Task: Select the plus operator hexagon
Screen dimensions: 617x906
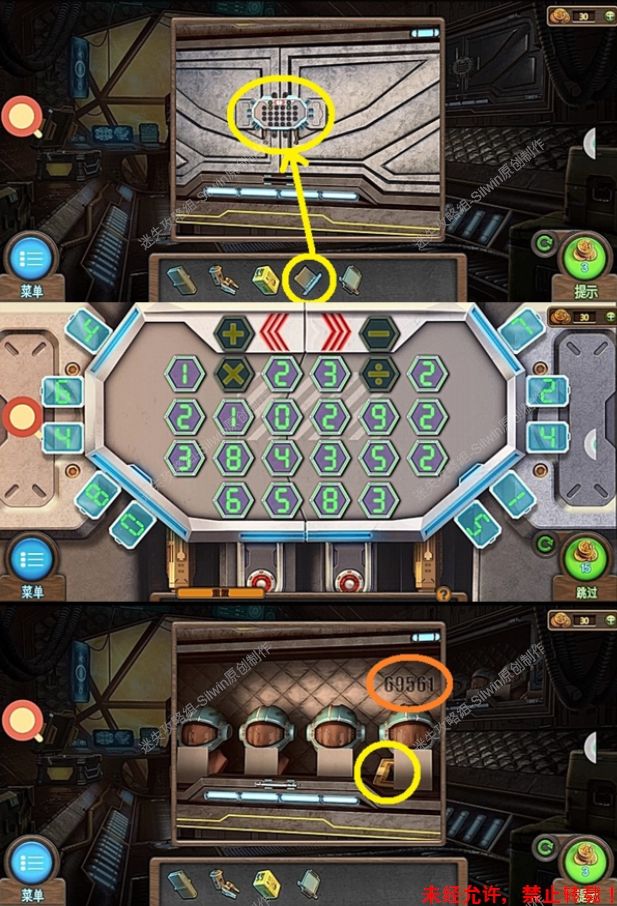Action: click(x=232, y=333)
